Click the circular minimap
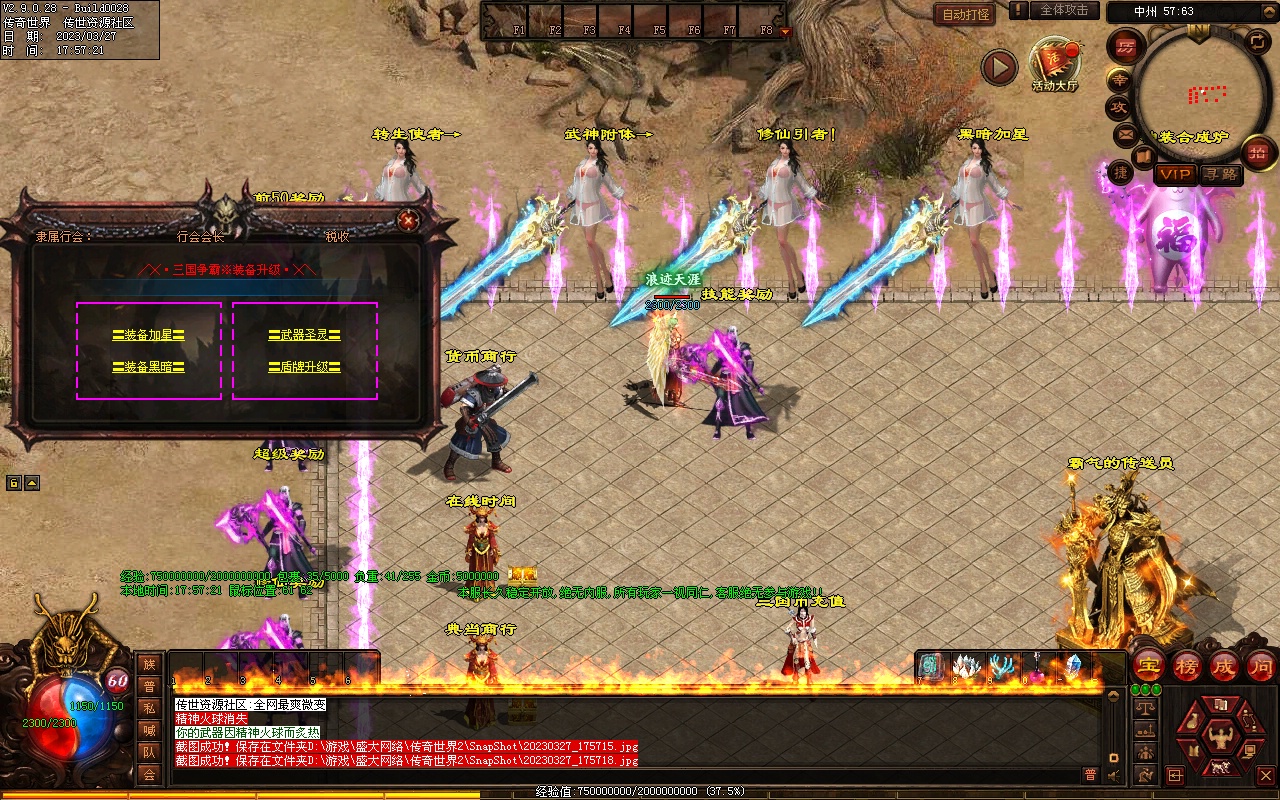This screenshot has height=800, width=1280. point(1195,90)
